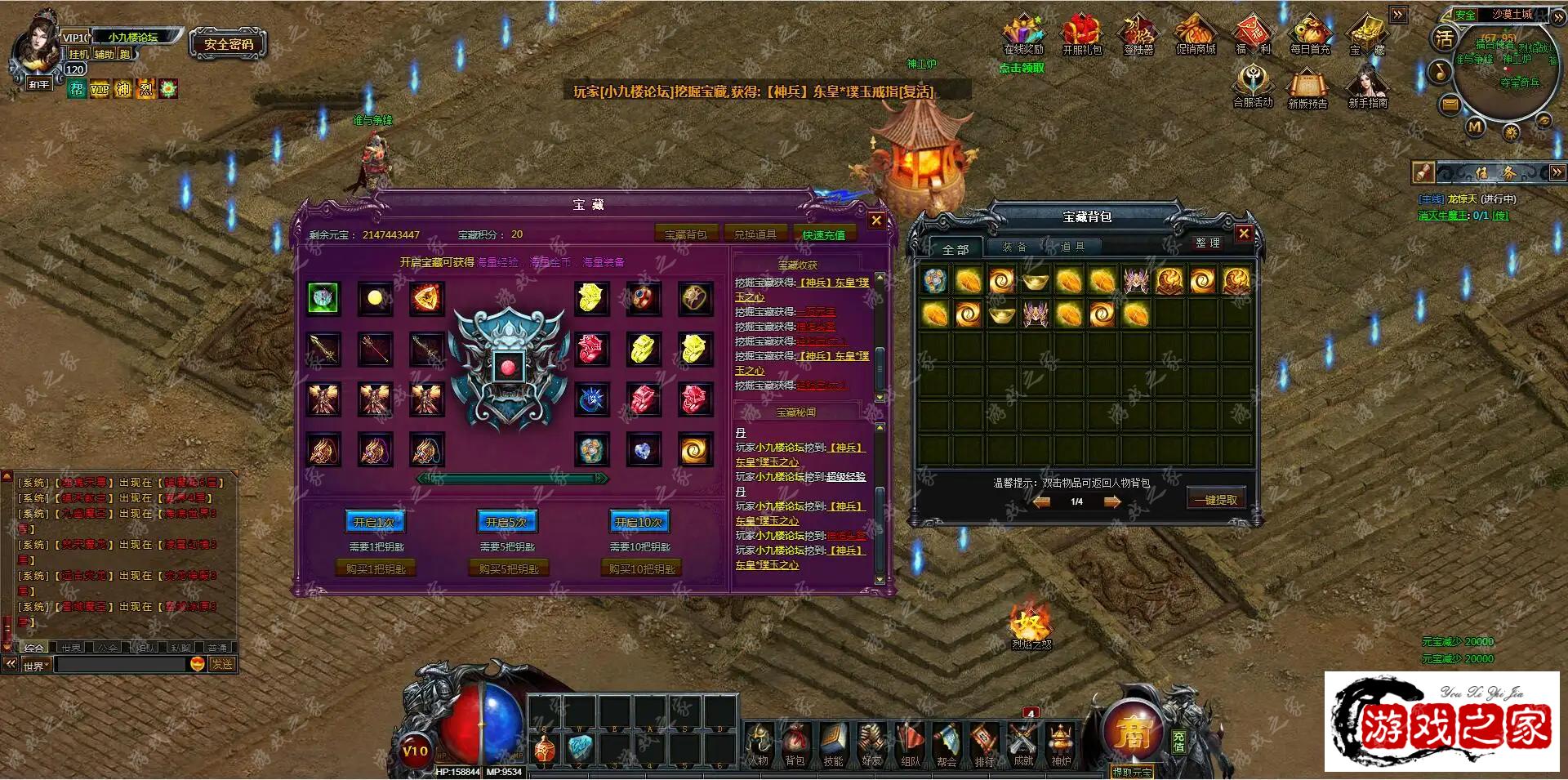Open the 安全密码 security password button
The height and width of the screenshot is (780, 1568).
[x=229, y=44]
